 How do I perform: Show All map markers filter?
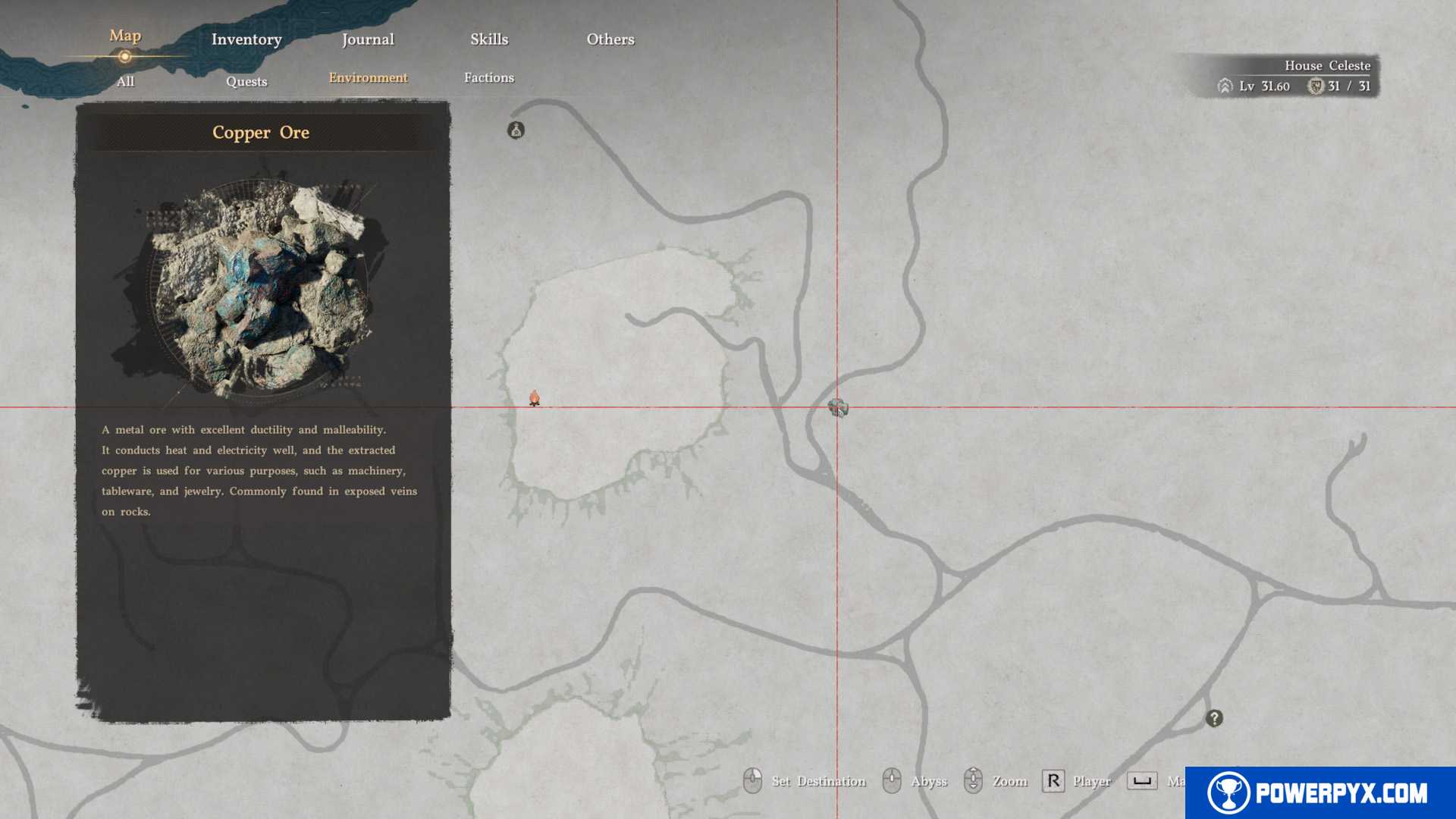click(126, 81)
